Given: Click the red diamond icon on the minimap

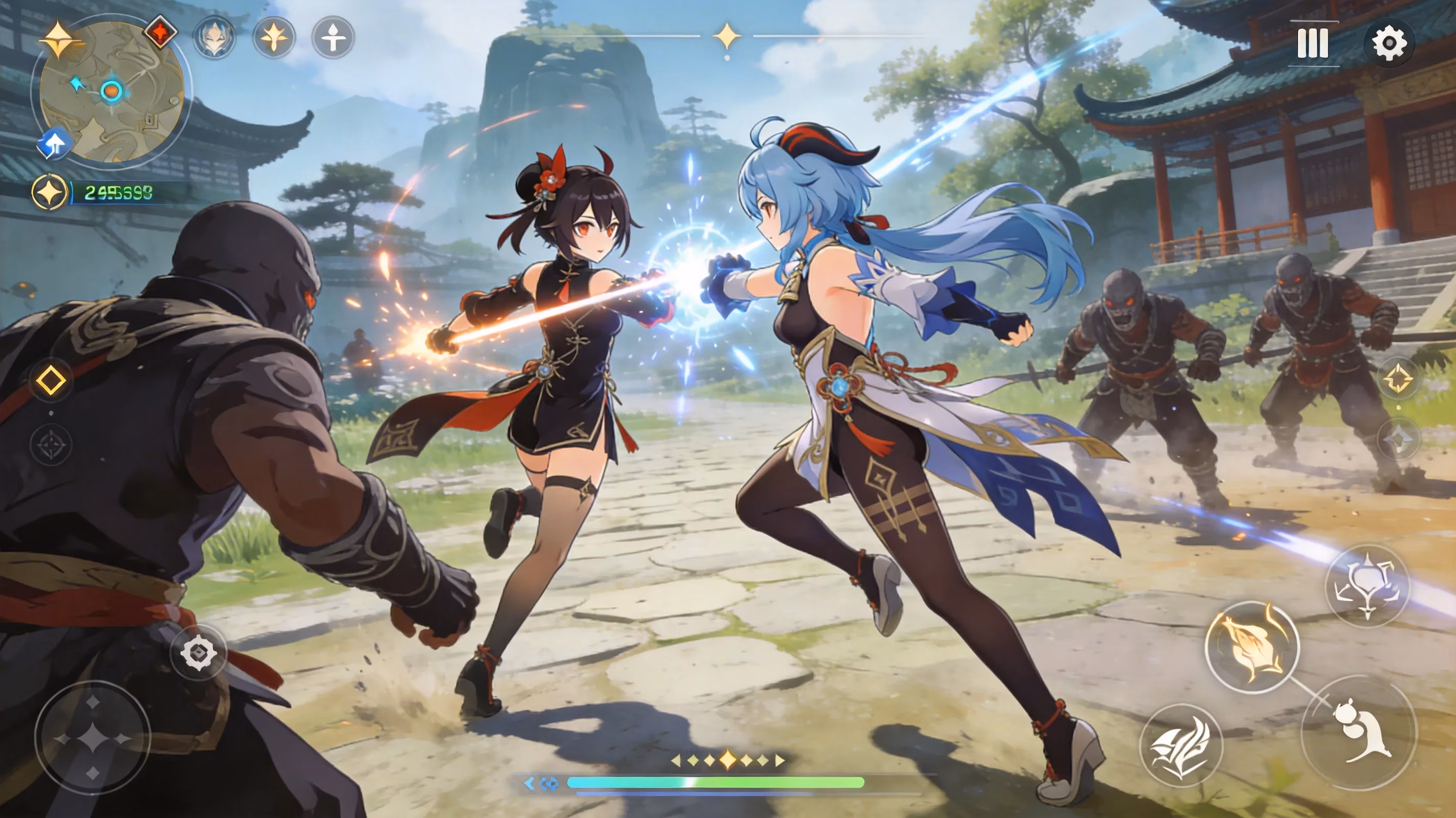Looking at the screenshot, I should [160, 32].
